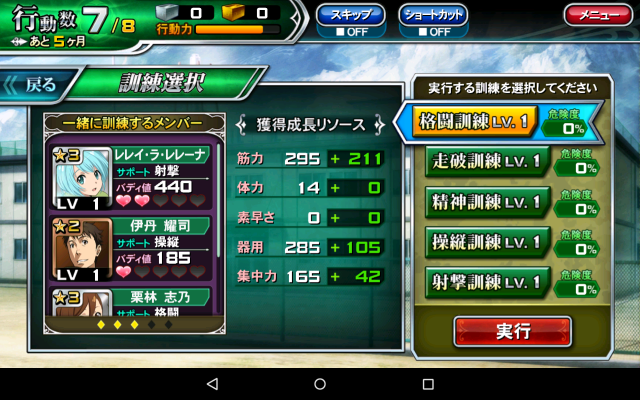Tap the Android recent apps square button
This screenshot has width=640, height=400.
coord(428,384)
